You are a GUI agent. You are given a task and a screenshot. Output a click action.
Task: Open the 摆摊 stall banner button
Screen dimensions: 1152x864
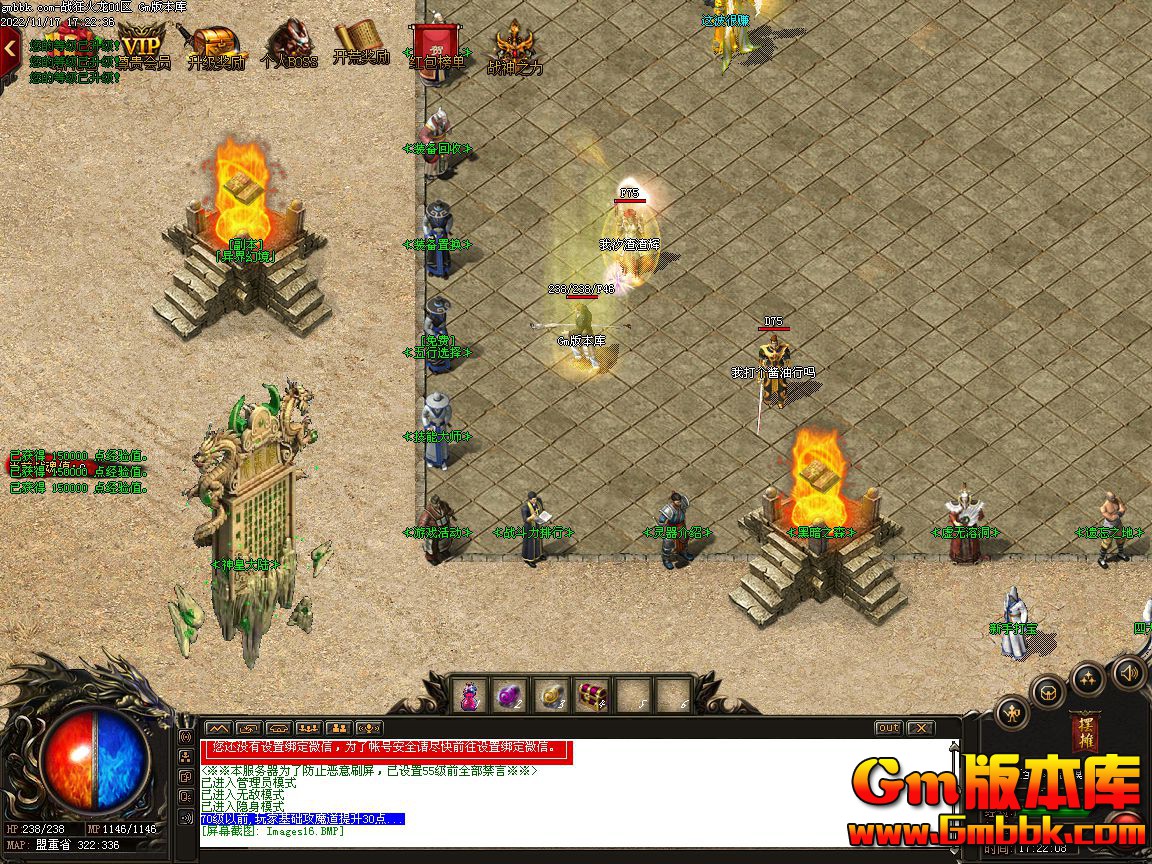pos(1084,735)
